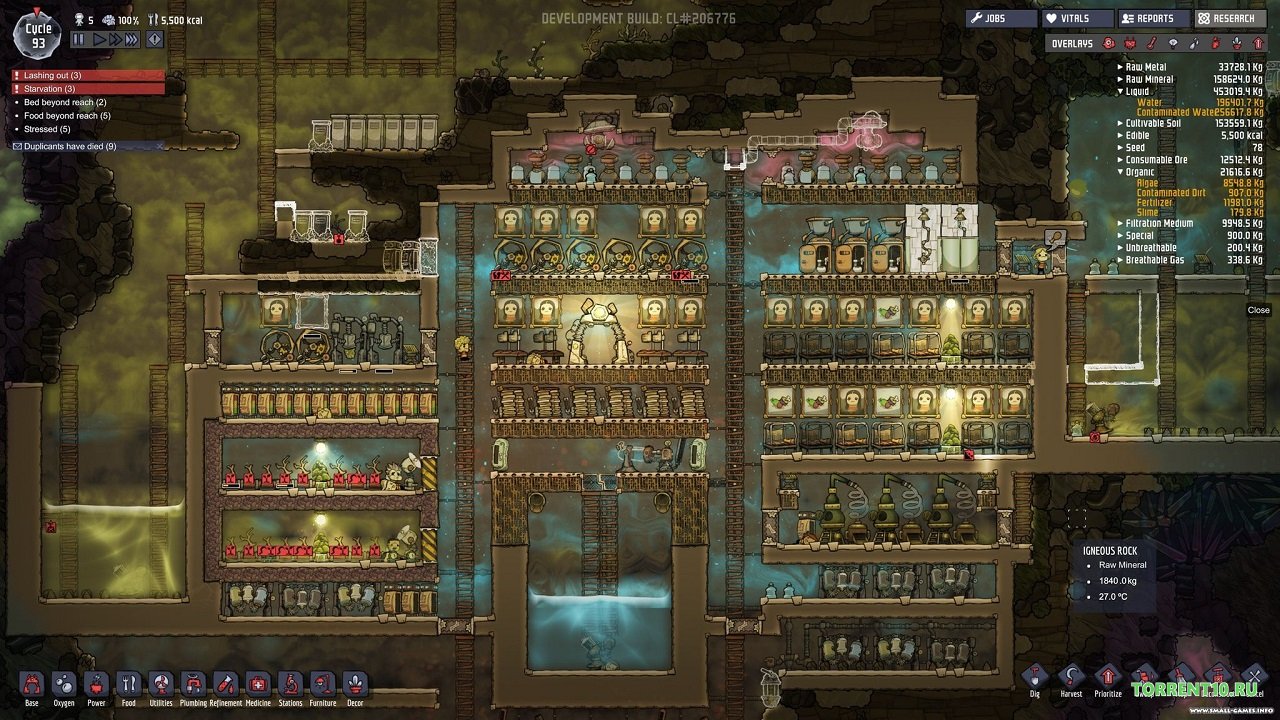Viewport: 1280px width, 720px height.
Task: Close the resources panel
Action: (1258, 310)
